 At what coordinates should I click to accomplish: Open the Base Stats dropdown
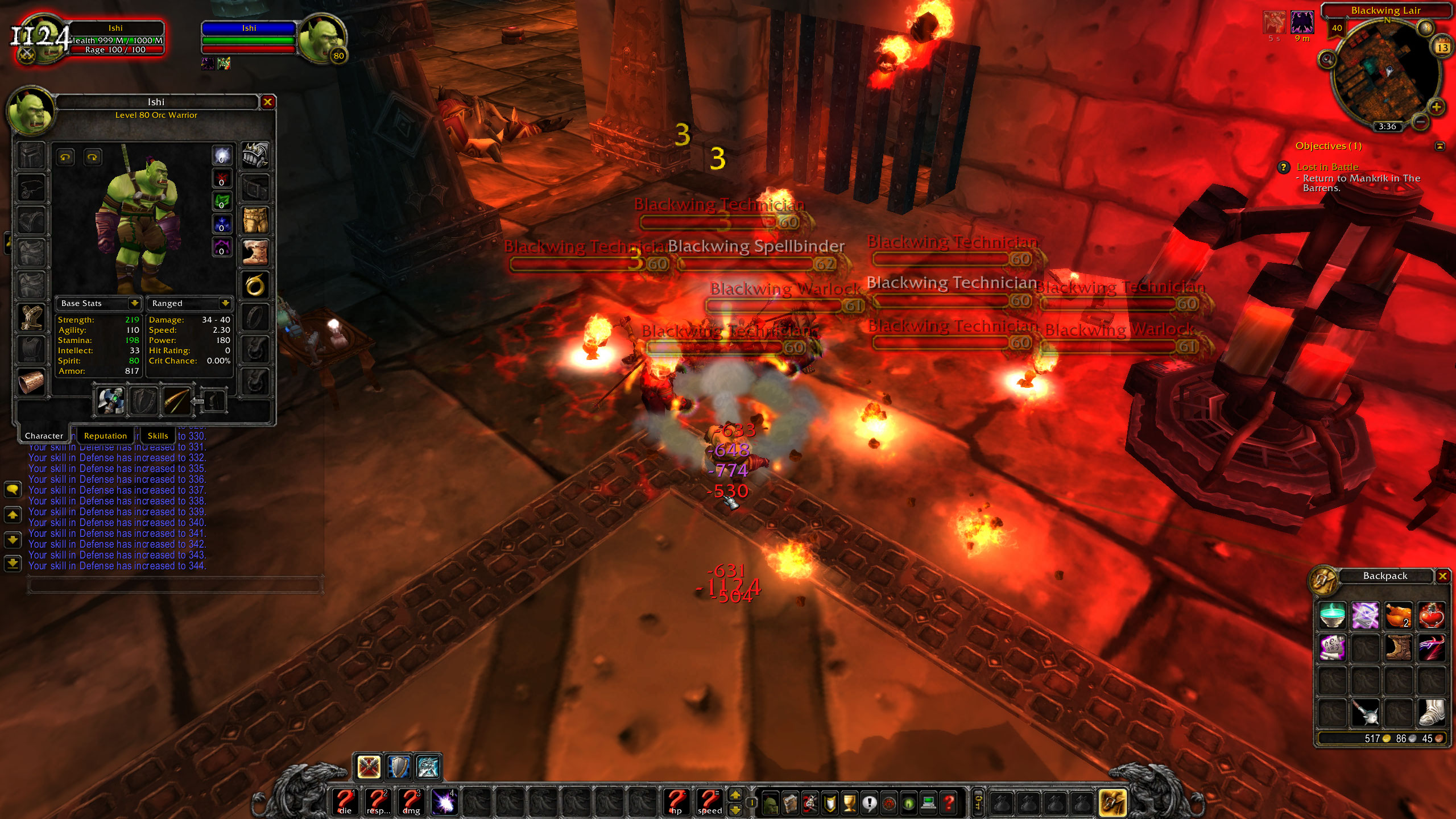point(135,303)
